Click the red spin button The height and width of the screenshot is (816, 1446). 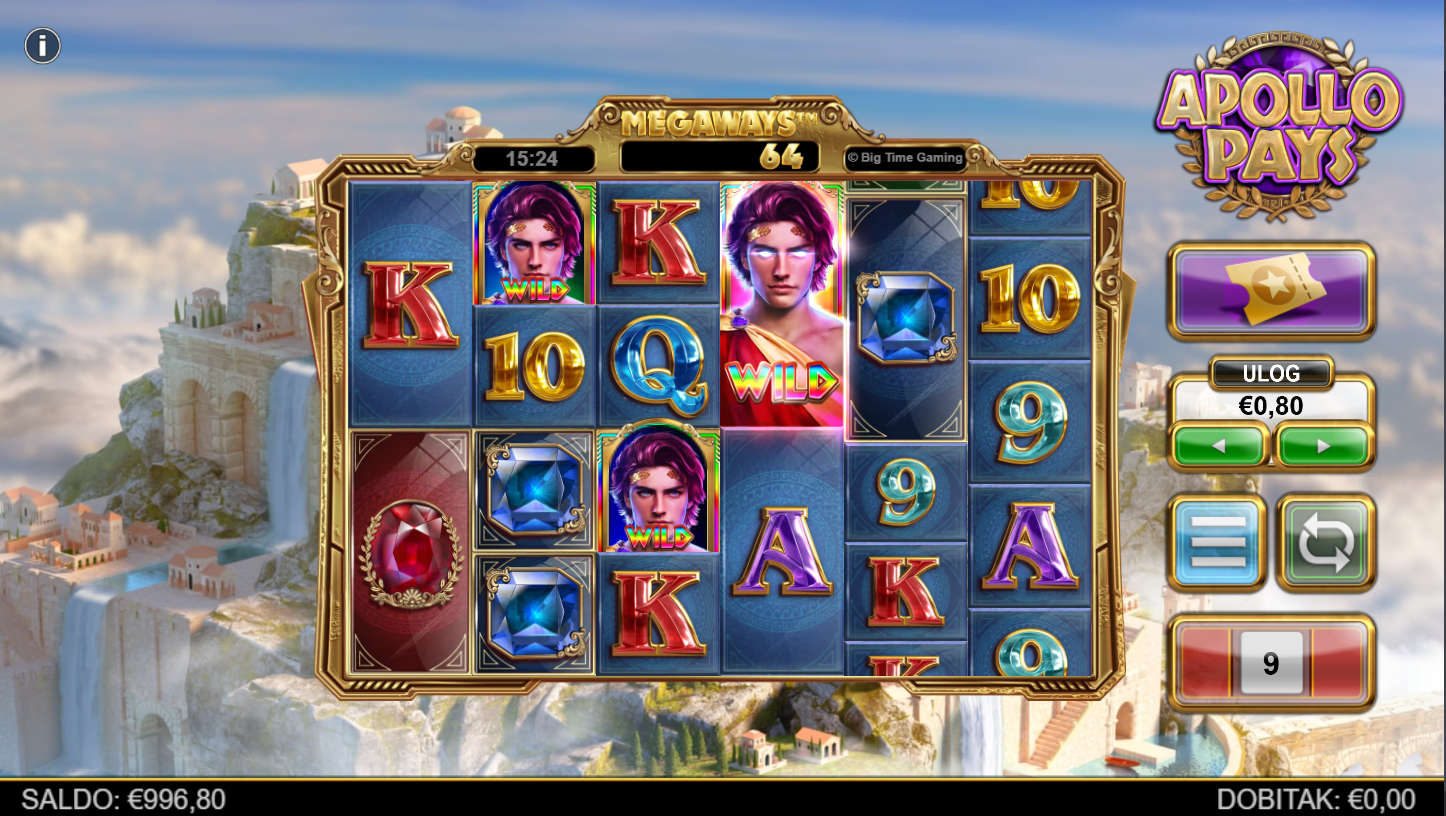(1271, 663)
